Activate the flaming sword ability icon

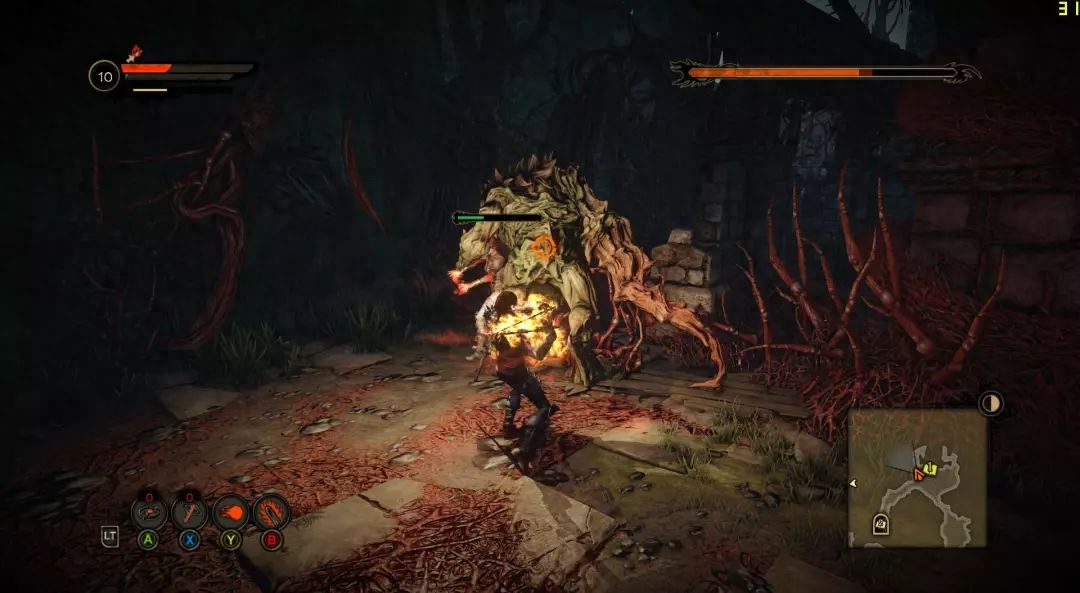click(271, 513)
